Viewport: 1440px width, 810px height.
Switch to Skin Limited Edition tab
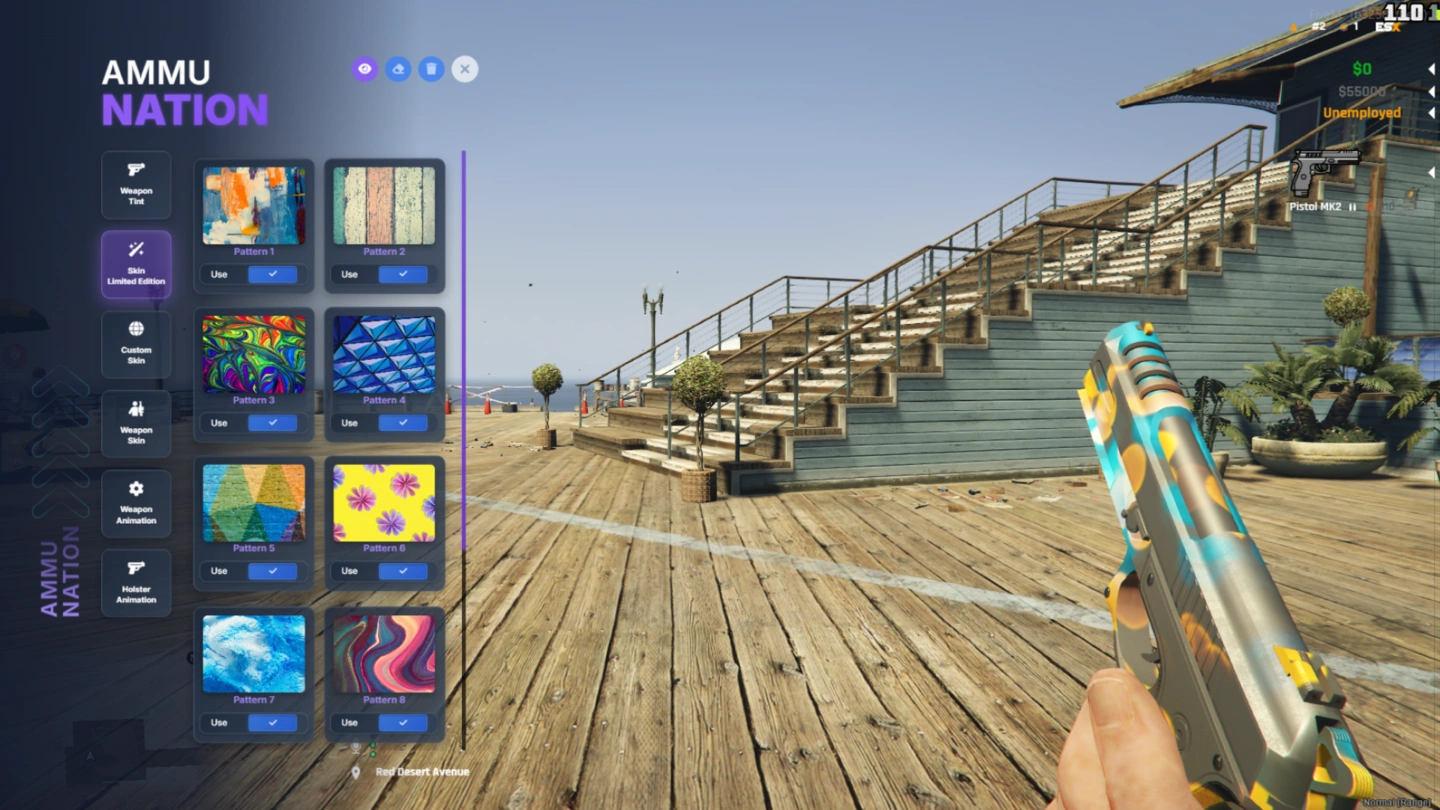136,265
